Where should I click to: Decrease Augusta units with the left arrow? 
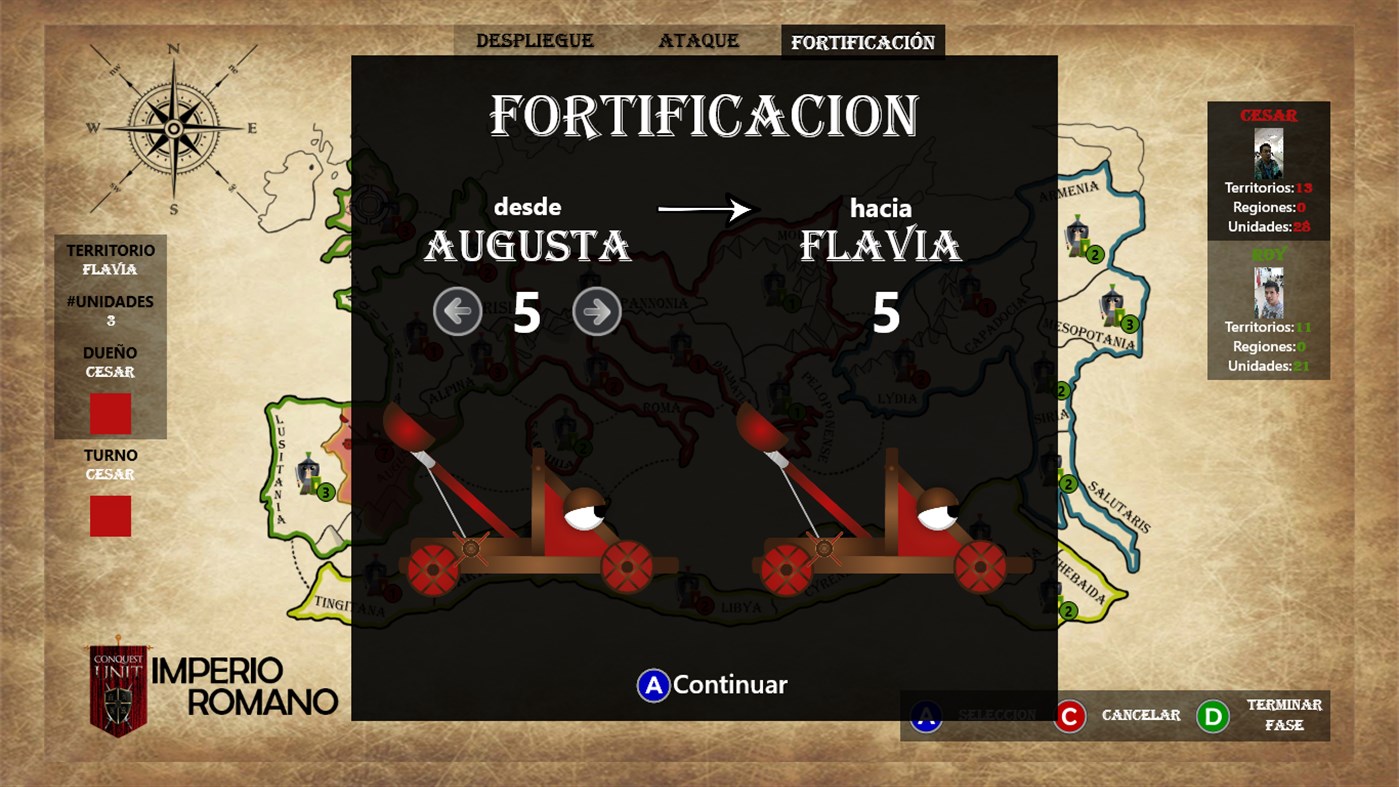[457, 311]
